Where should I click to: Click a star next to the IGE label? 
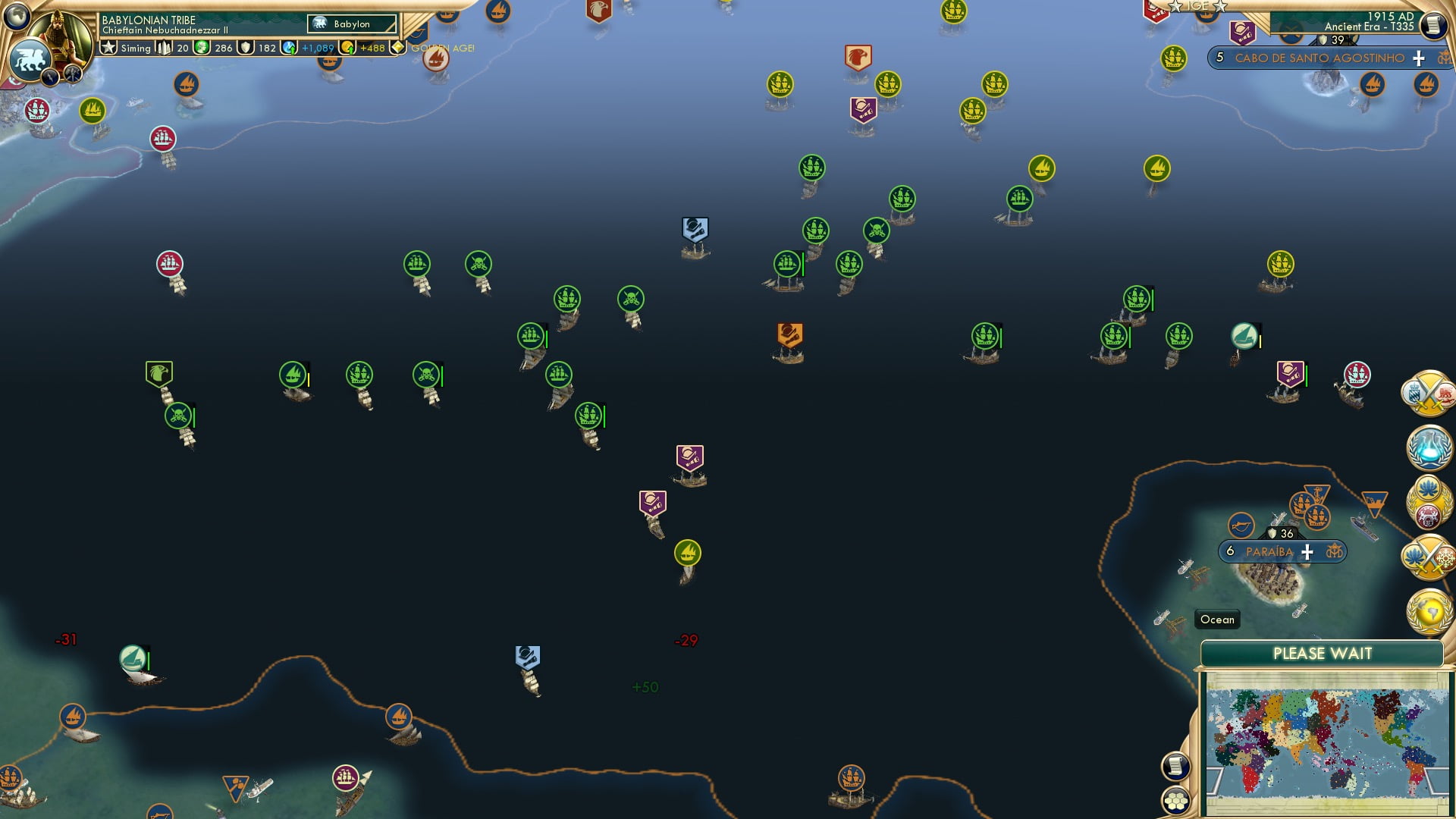(1177, 7)
